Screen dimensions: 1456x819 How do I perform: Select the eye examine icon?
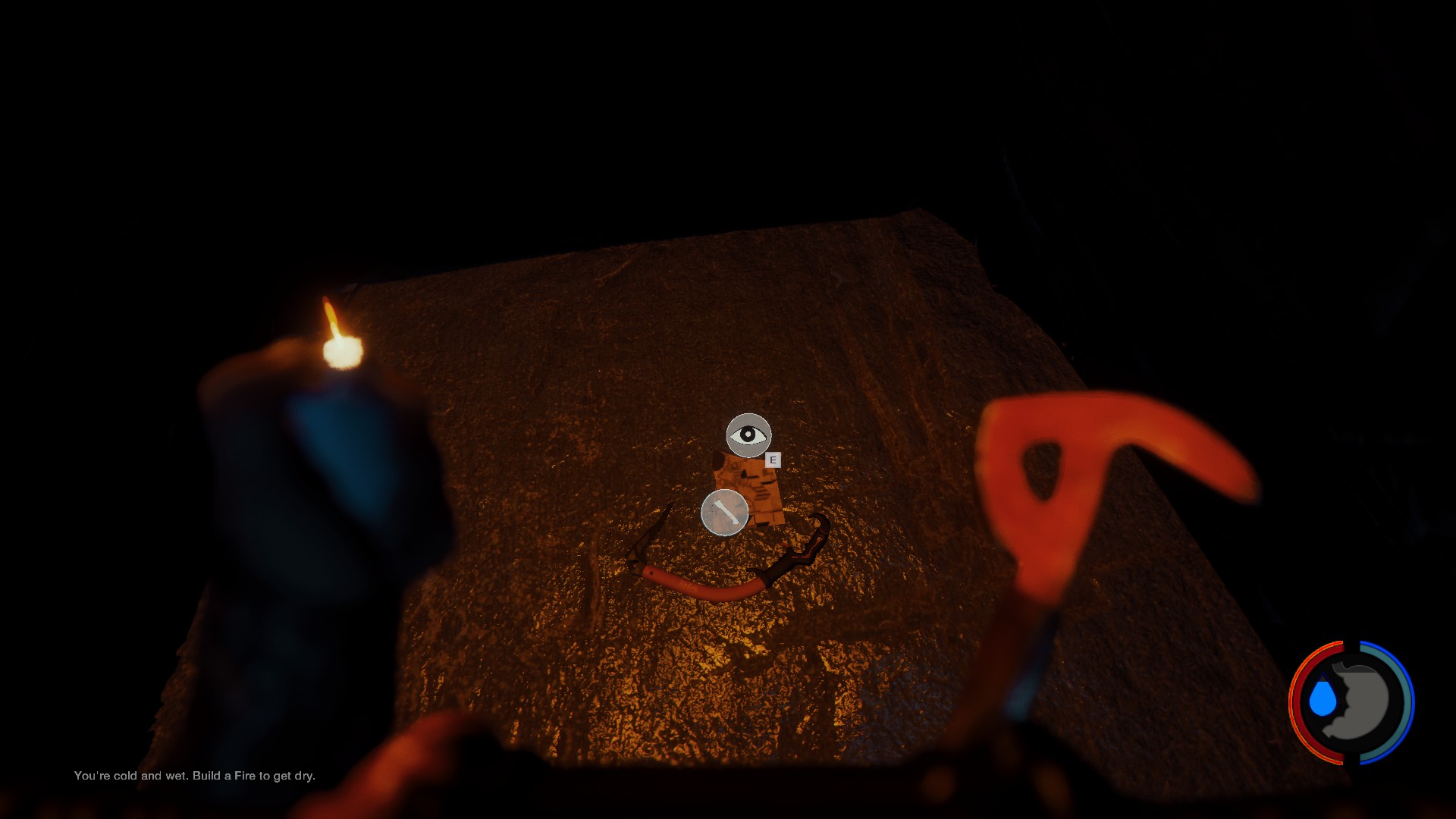748,435
